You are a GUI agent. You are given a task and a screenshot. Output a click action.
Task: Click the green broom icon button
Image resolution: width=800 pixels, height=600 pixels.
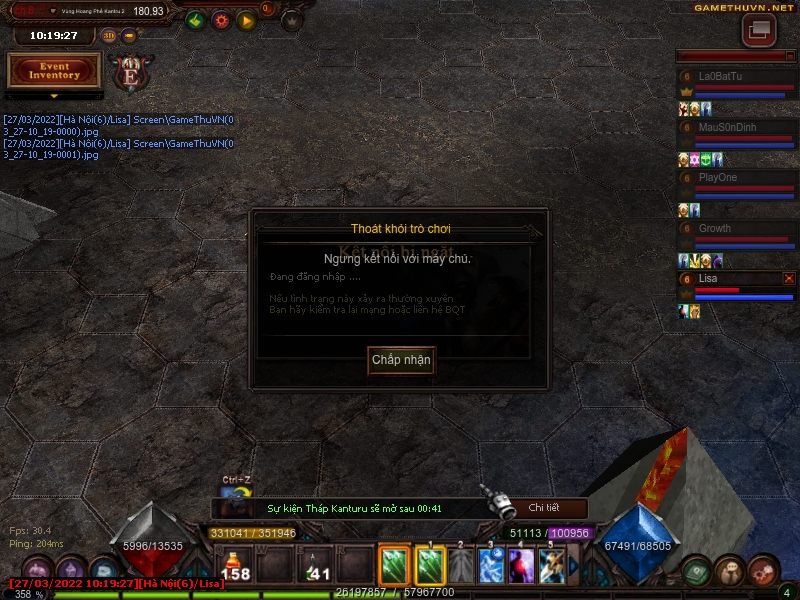pyautogui.click(x=196, y=20)
